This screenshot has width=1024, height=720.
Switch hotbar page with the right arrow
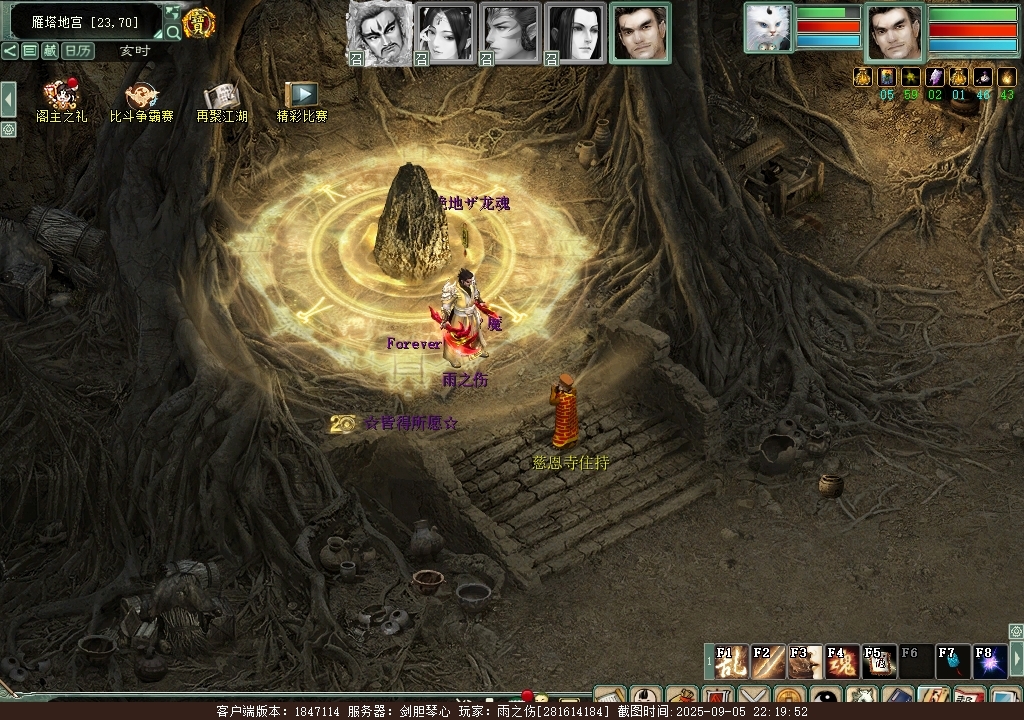coord(1017,659)
